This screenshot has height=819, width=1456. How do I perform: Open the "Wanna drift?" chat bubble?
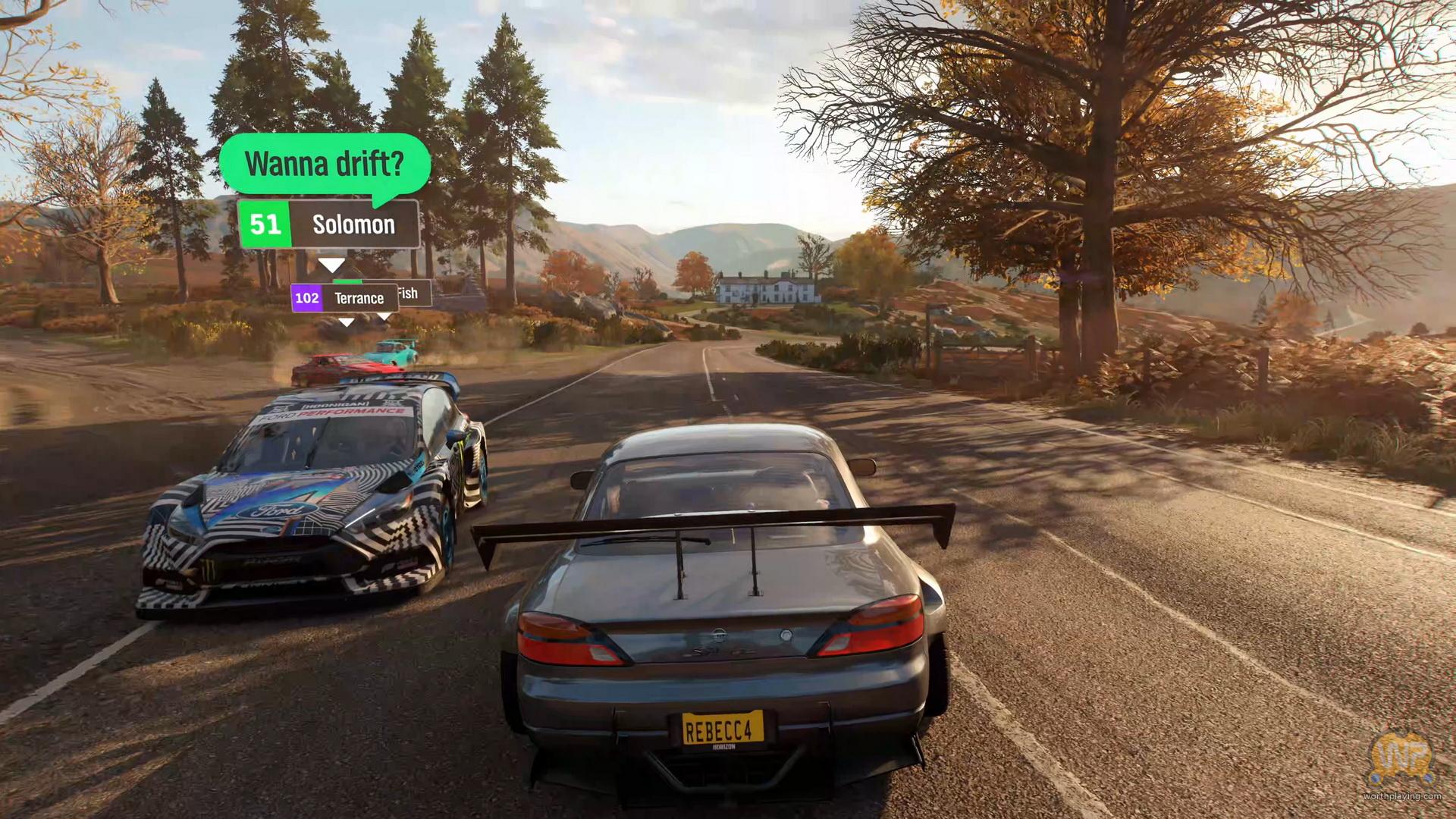(325, 165)
